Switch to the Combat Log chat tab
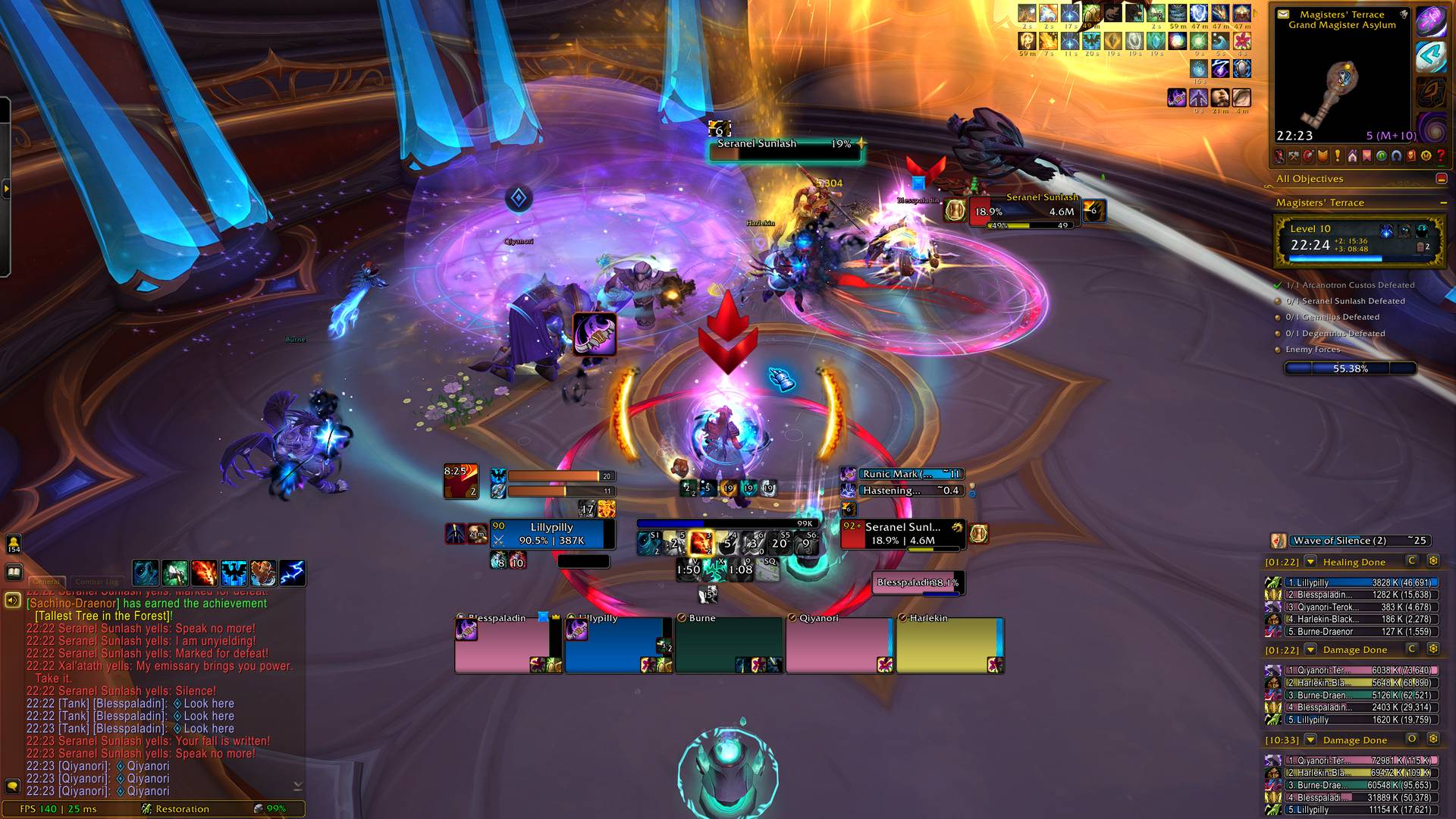This screenshot has height=819, width=1456. click(x=96, y=582)
